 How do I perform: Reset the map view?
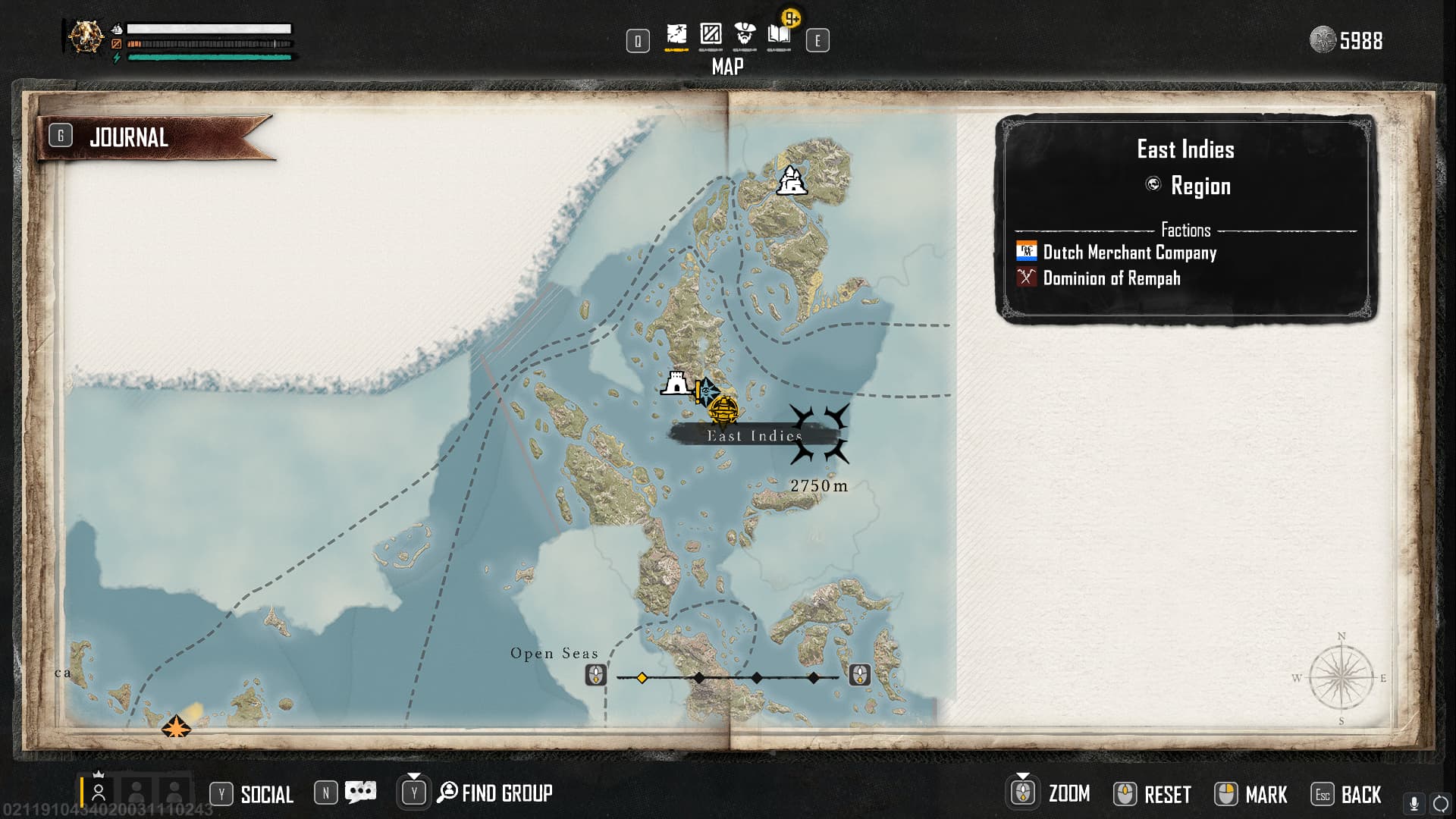pos(1166,794)
